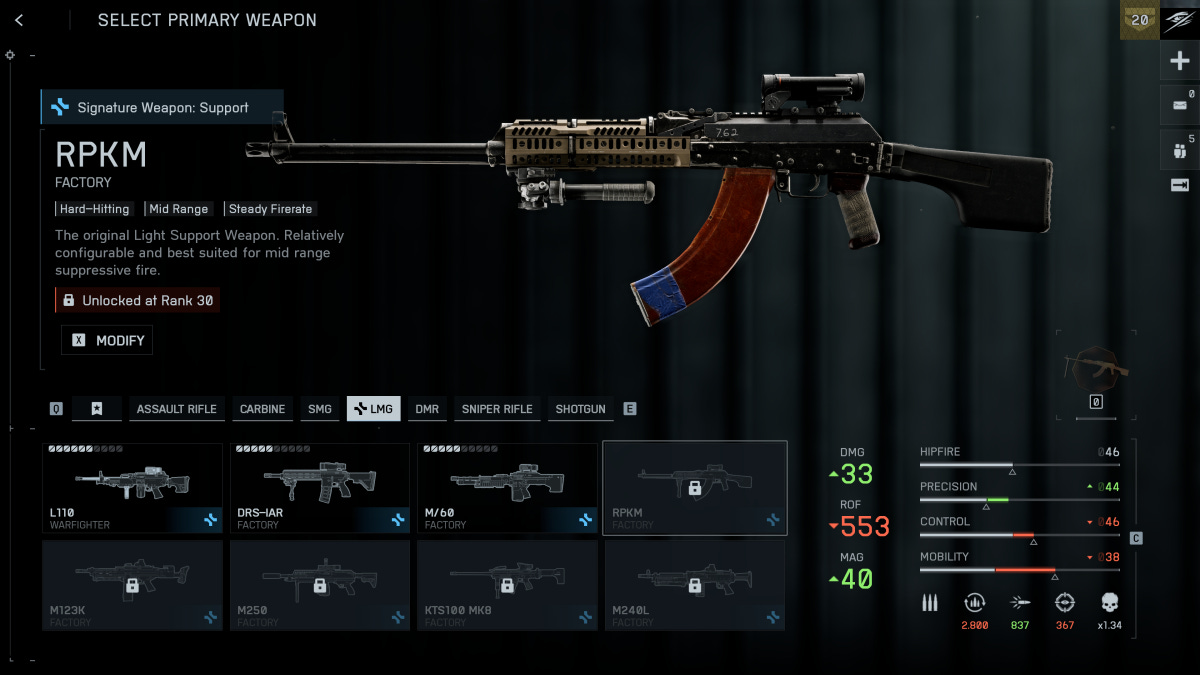This screenshot has width=1200, height=675.
Task: Show the Sniper Rifle weapons
Action: click(496, 409)
